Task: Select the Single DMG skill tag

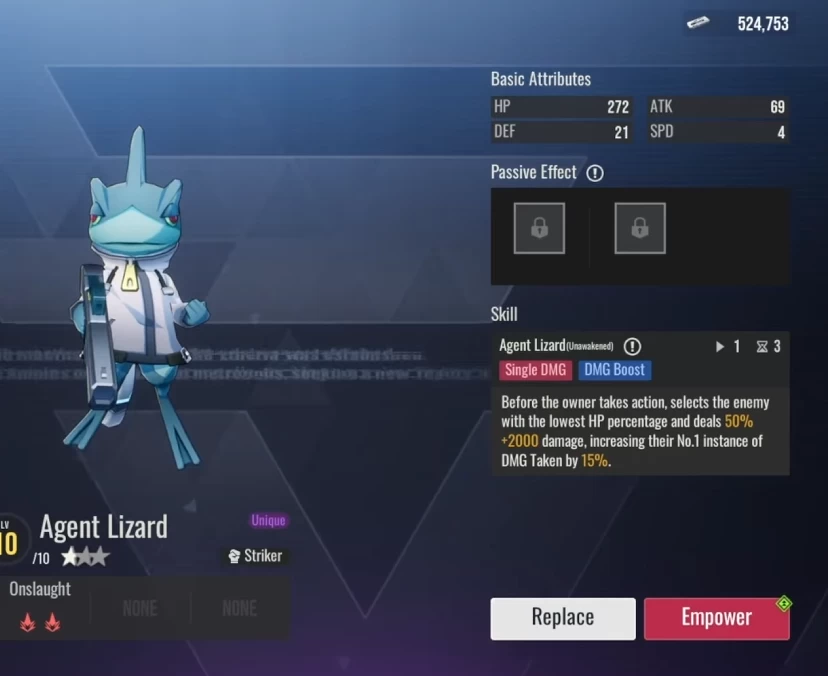Action: point(535,370)
